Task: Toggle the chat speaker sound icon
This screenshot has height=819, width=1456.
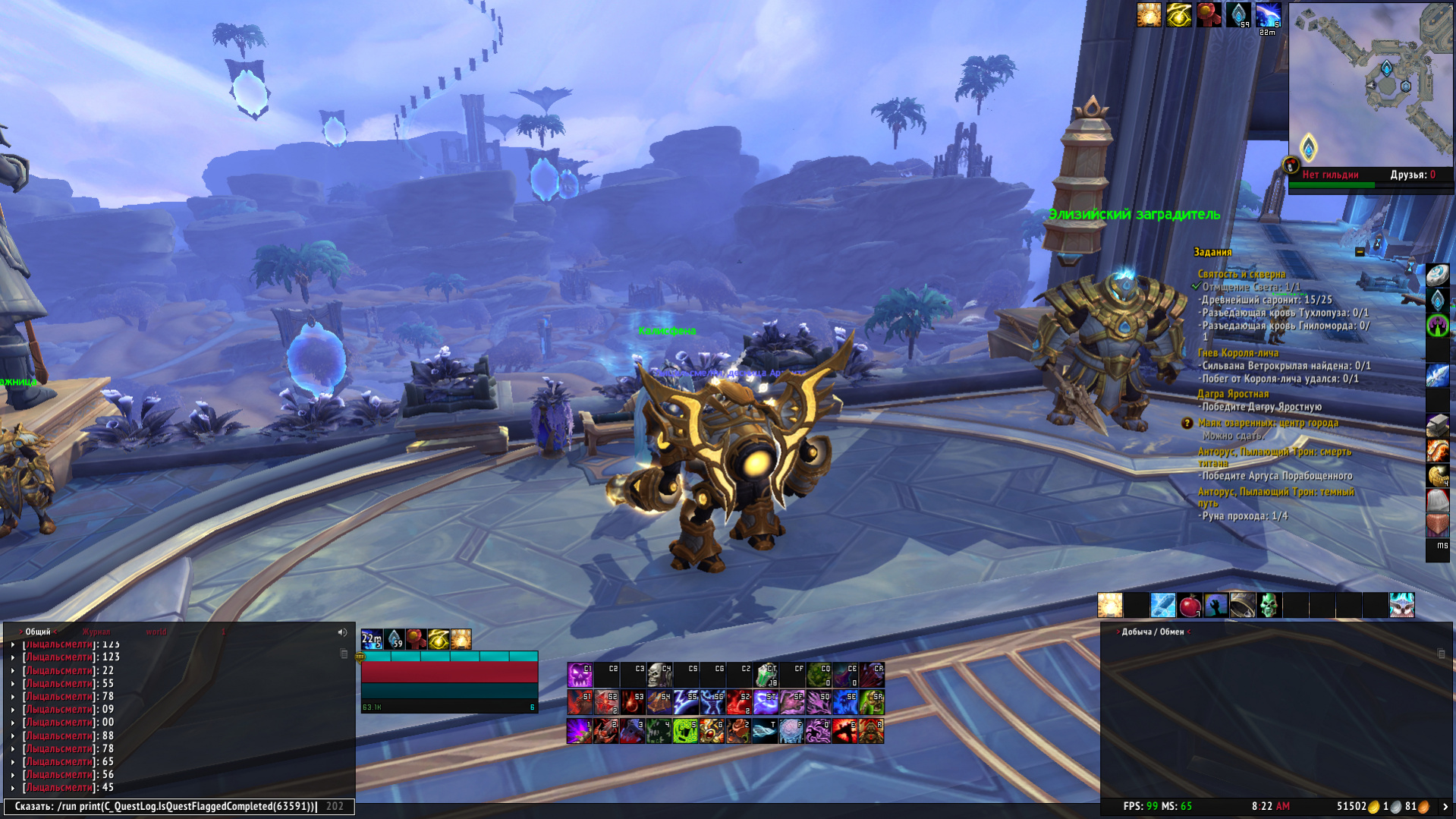Action: tap(342, 632)
